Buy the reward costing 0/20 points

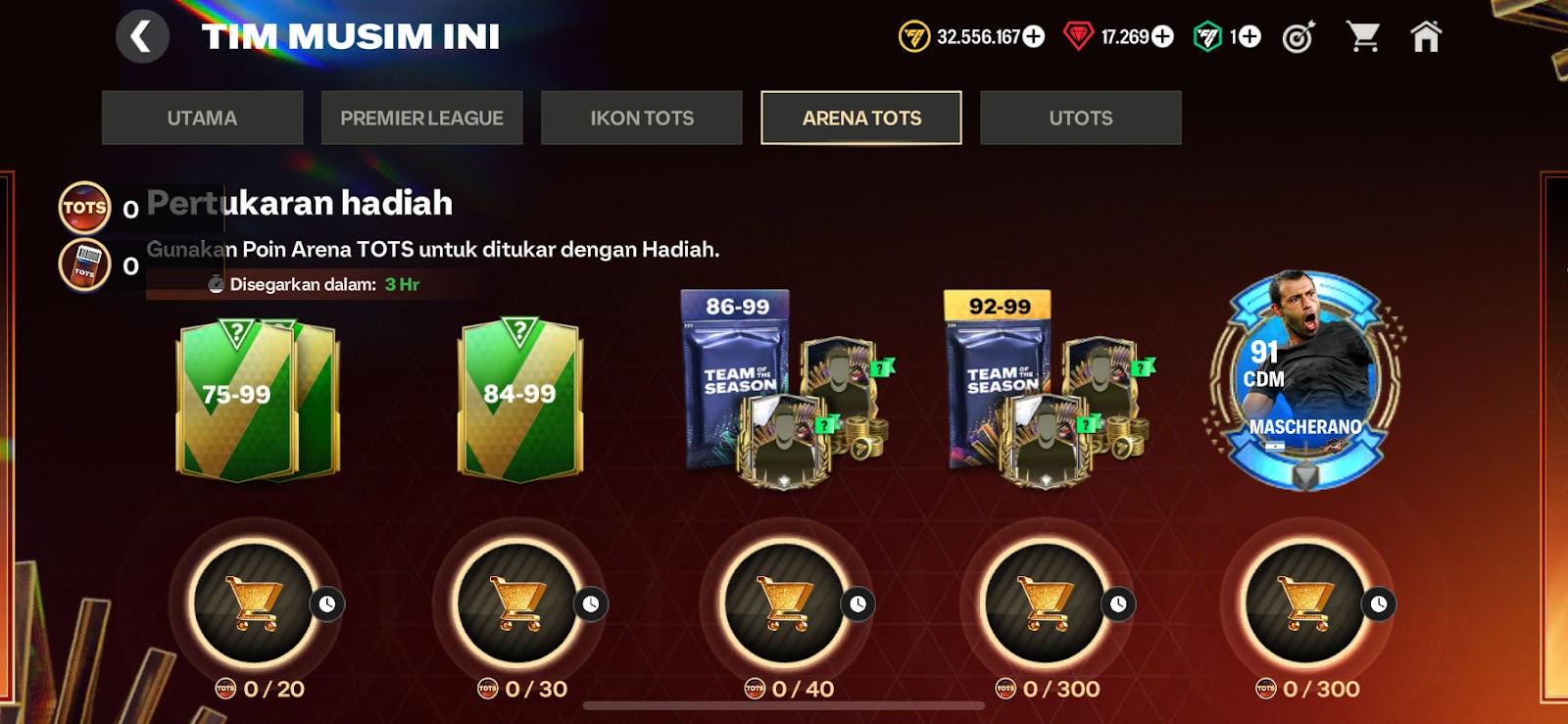[256, 603]
